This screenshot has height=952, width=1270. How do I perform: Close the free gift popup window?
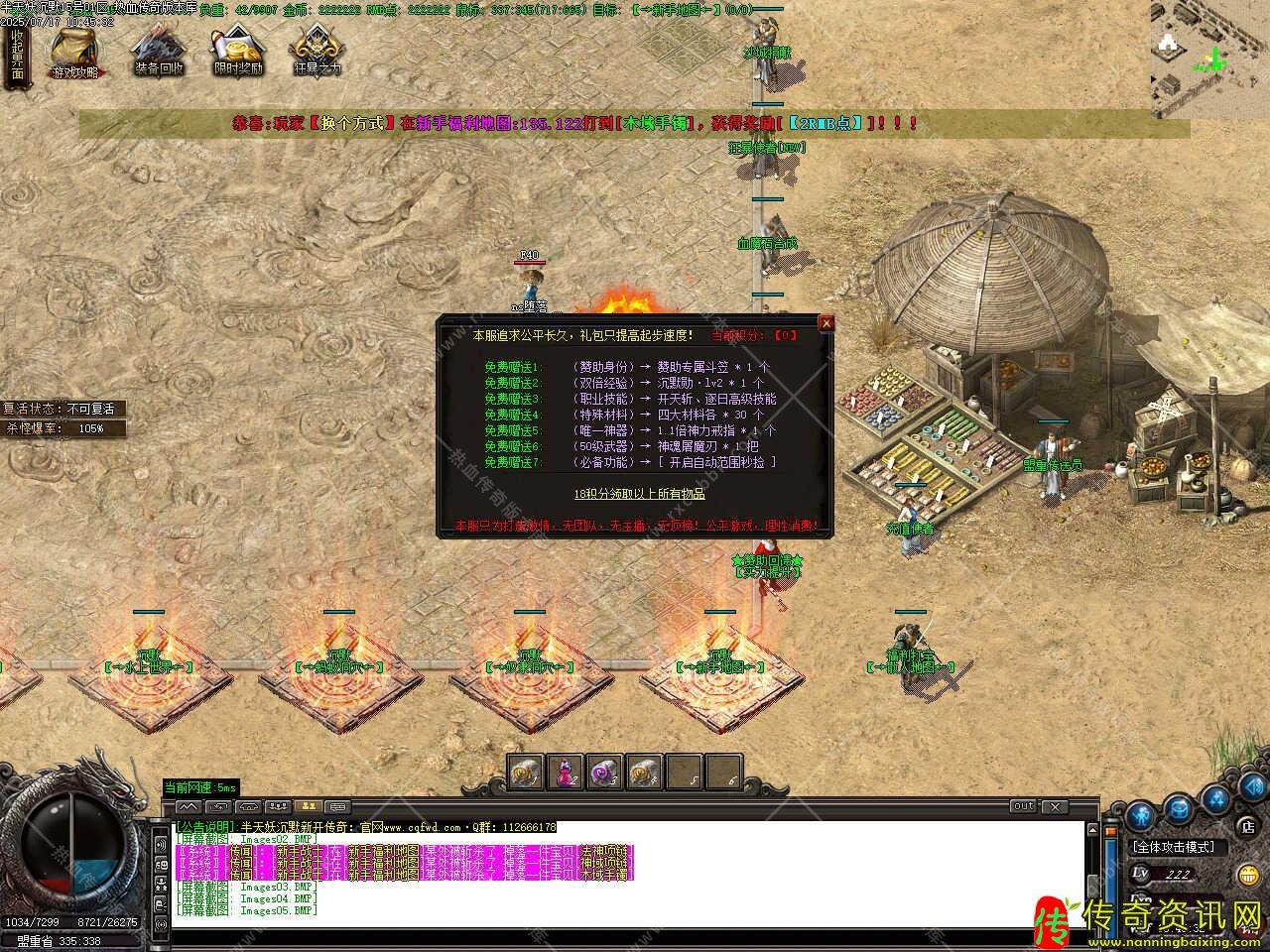(825, 323)
